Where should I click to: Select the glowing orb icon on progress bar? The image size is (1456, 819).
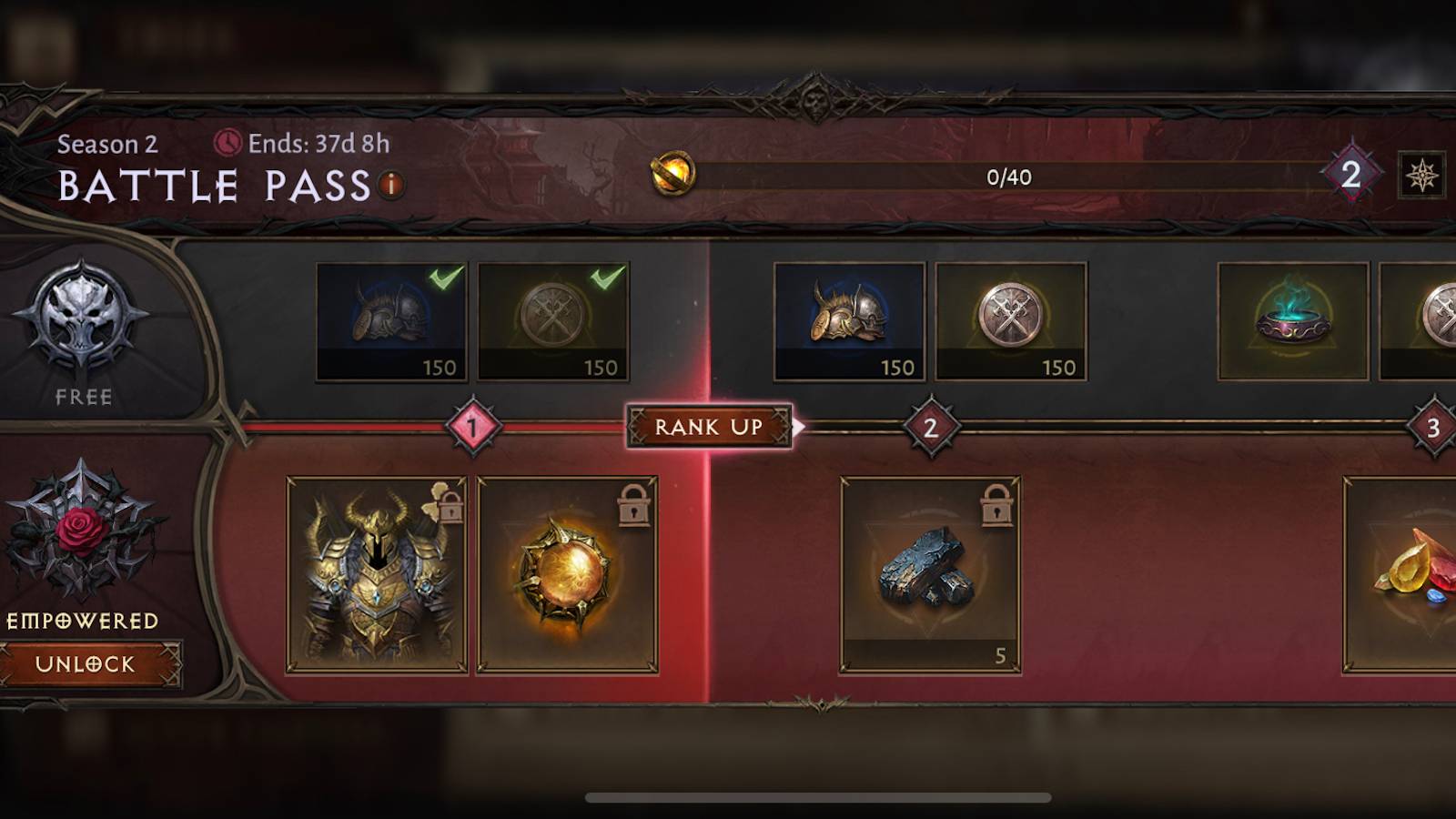pyautogui.click(x=671, y=175)
